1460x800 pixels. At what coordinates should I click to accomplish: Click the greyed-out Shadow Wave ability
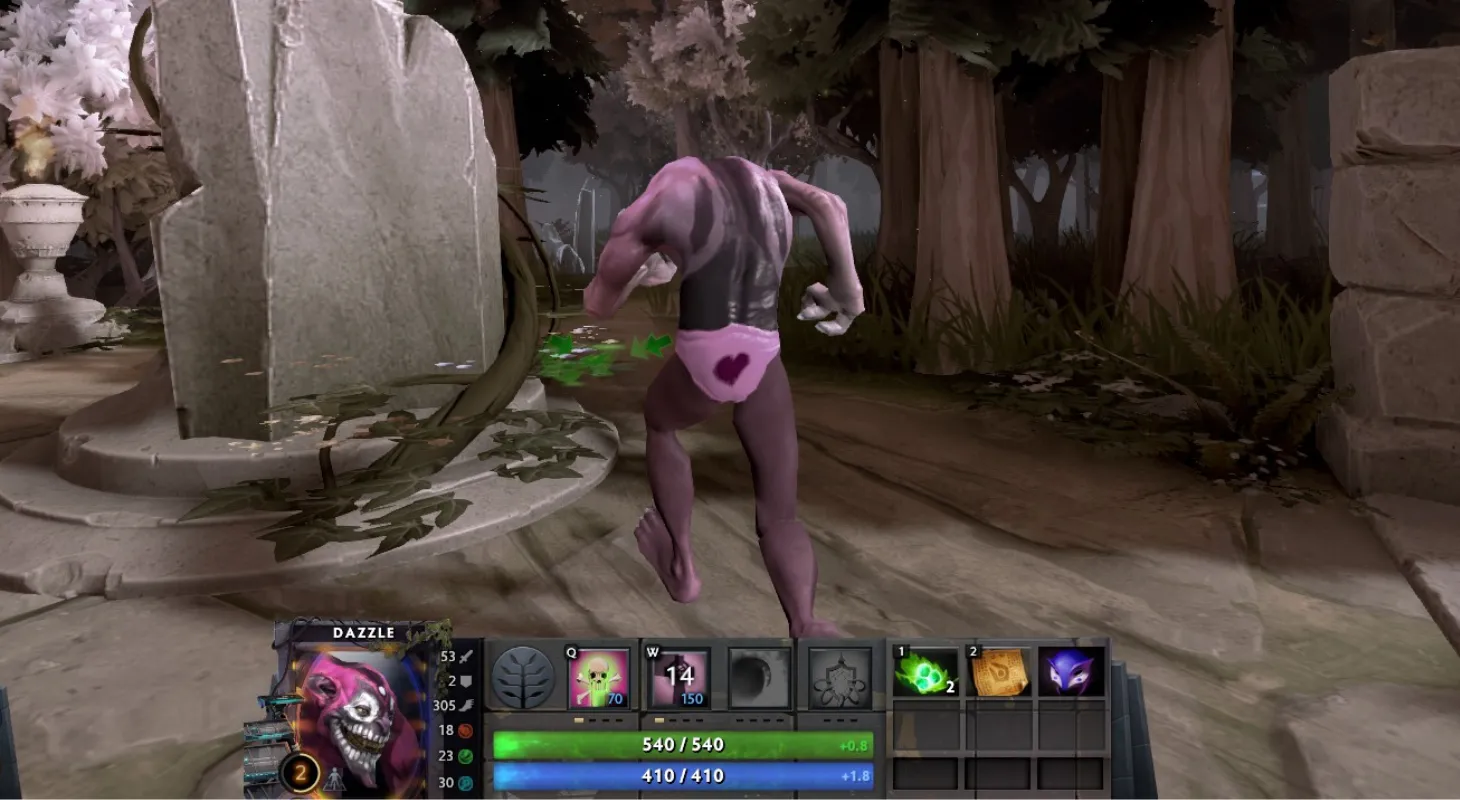(x=759, y=678)
